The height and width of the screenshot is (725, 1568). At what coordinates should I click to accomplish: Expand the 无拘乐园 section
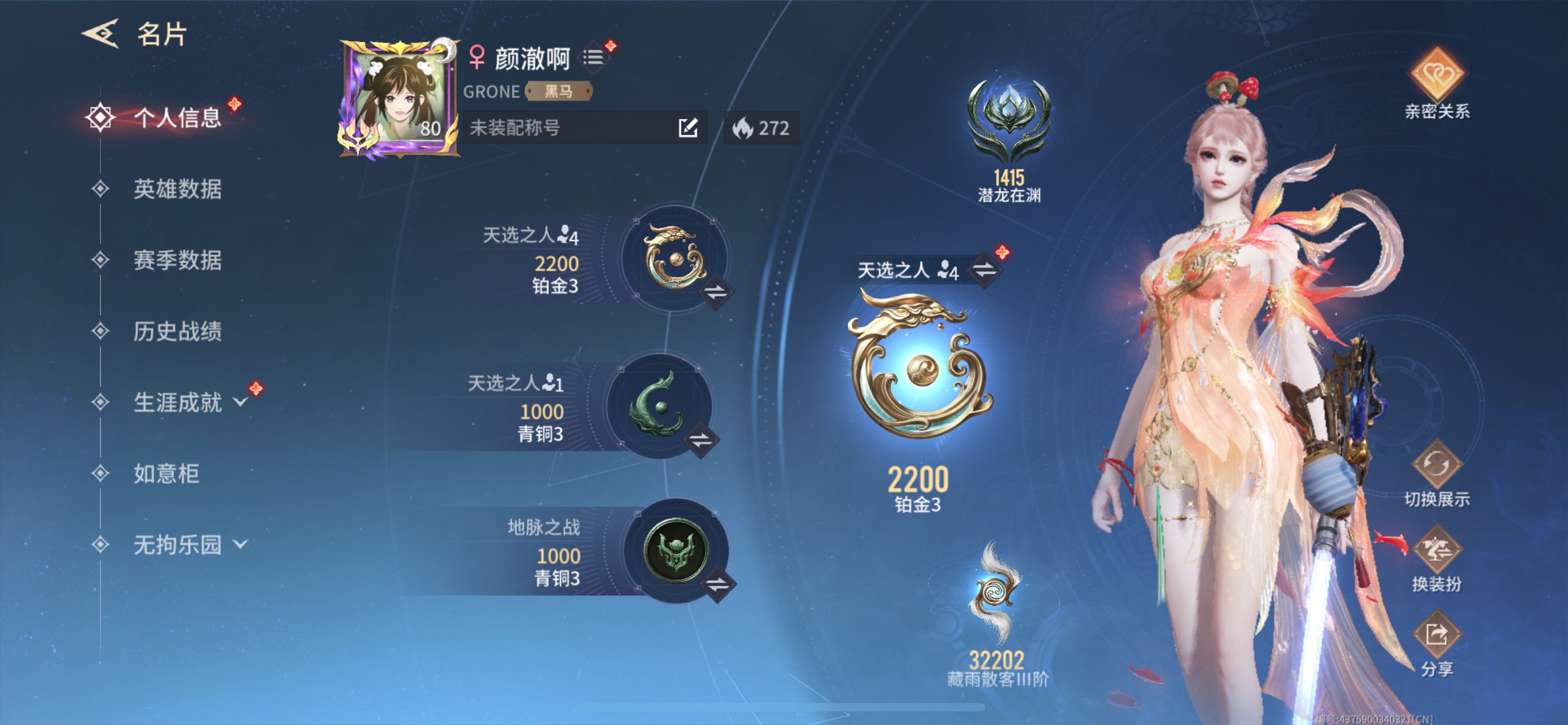tap(189, 544)
